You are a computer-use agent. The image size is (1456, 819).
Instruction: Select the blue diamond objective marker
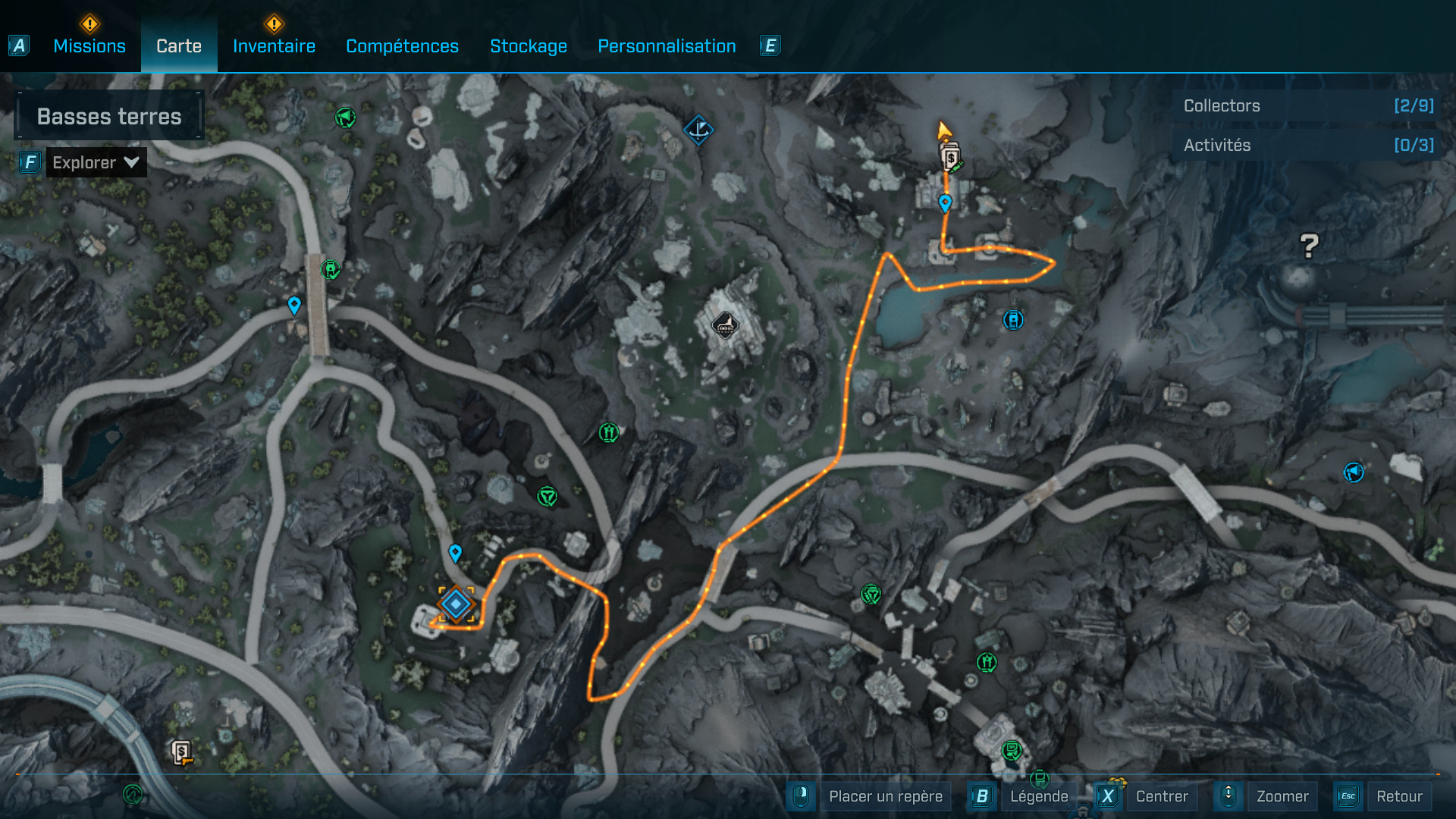tap(456, 604)
